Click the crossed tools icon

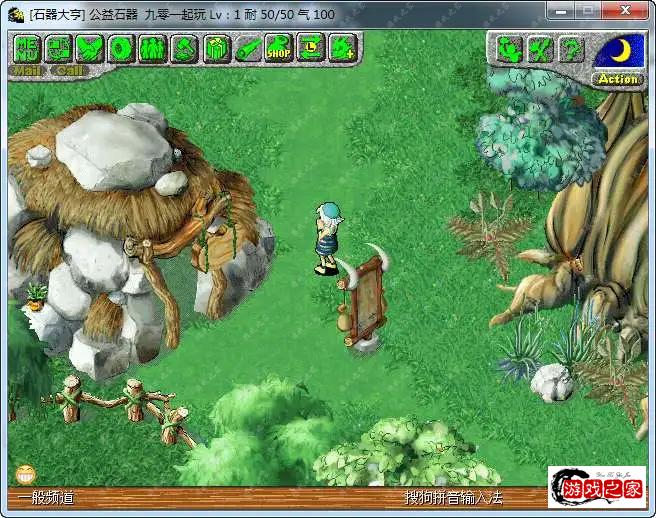click(539, 48)
